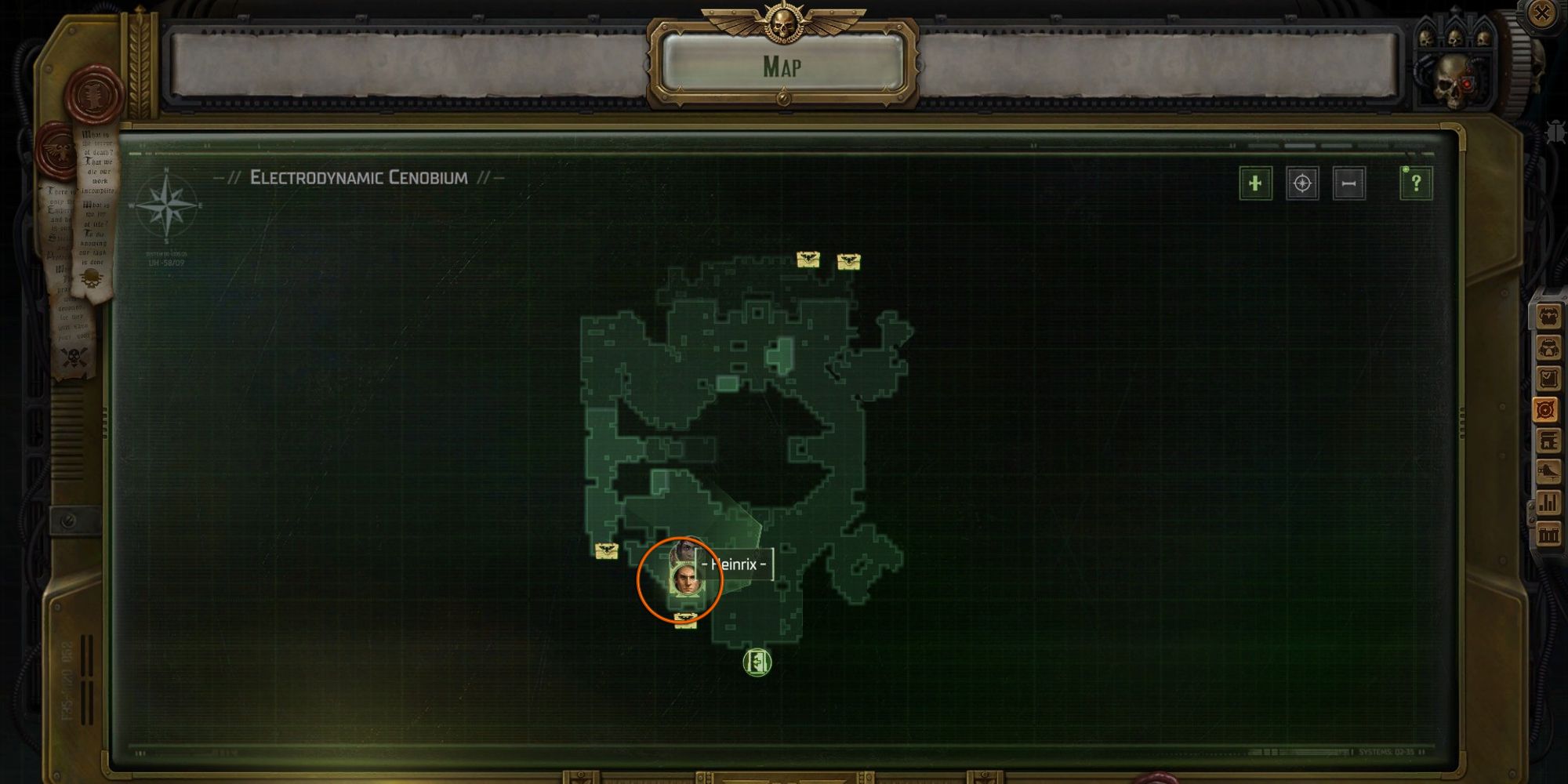1568x784 pixels.
Task: Select the leftmost chest marker at map top
Action: pyautogui.click(x=808, y=259)
